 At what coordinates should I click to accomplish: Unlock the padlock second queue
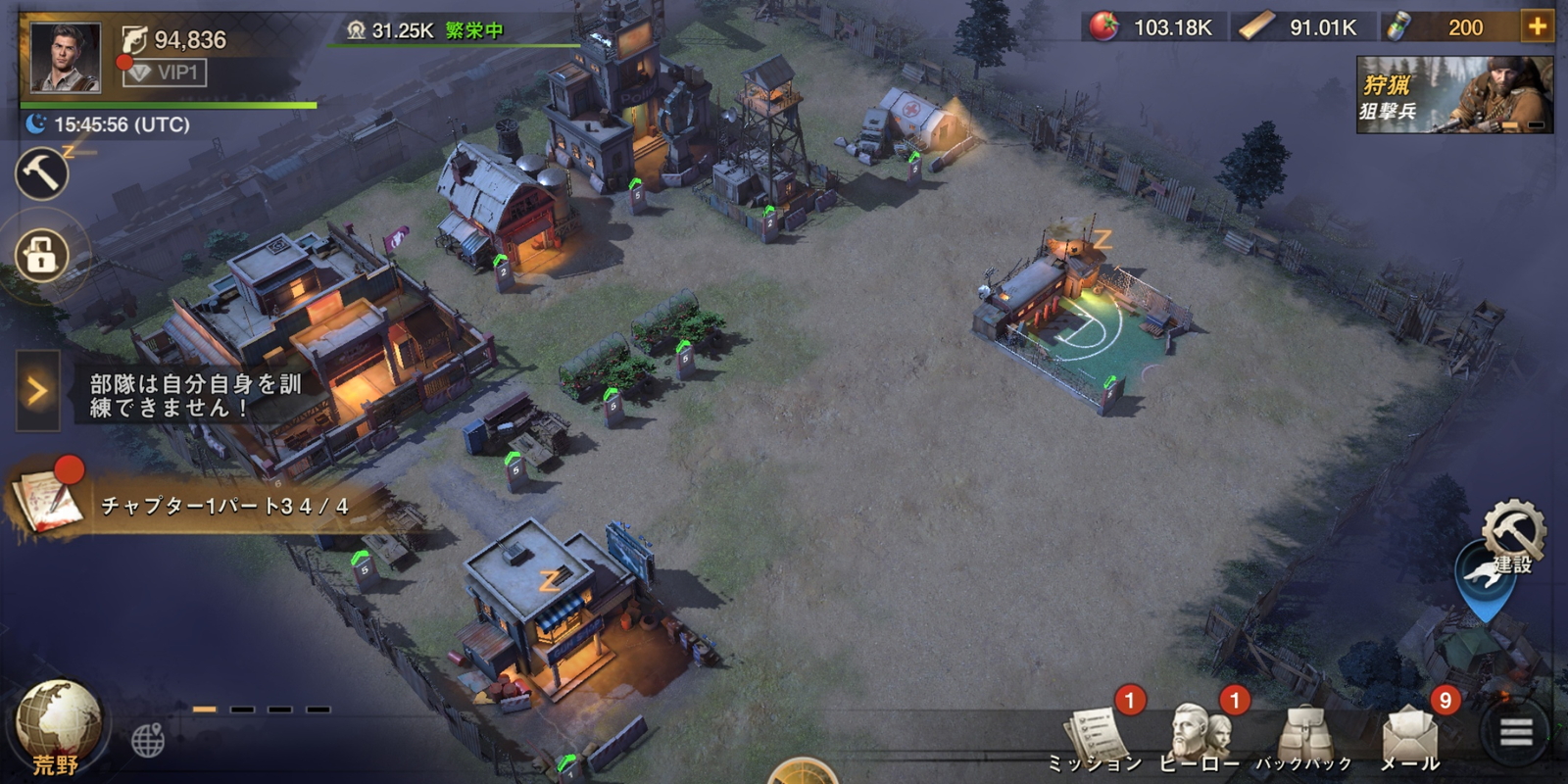click(41, 256)
